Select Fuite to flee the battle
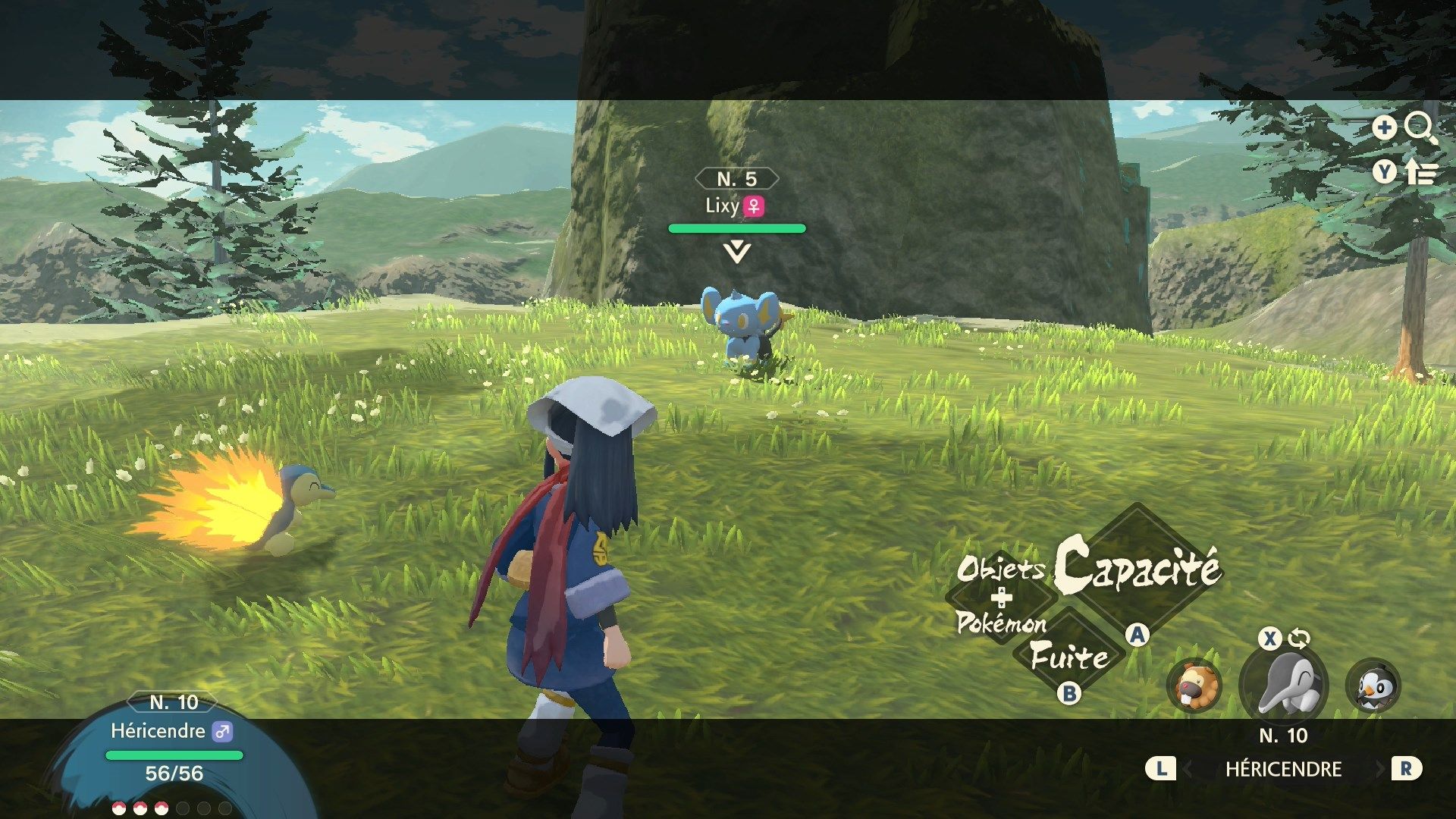 1069,656
